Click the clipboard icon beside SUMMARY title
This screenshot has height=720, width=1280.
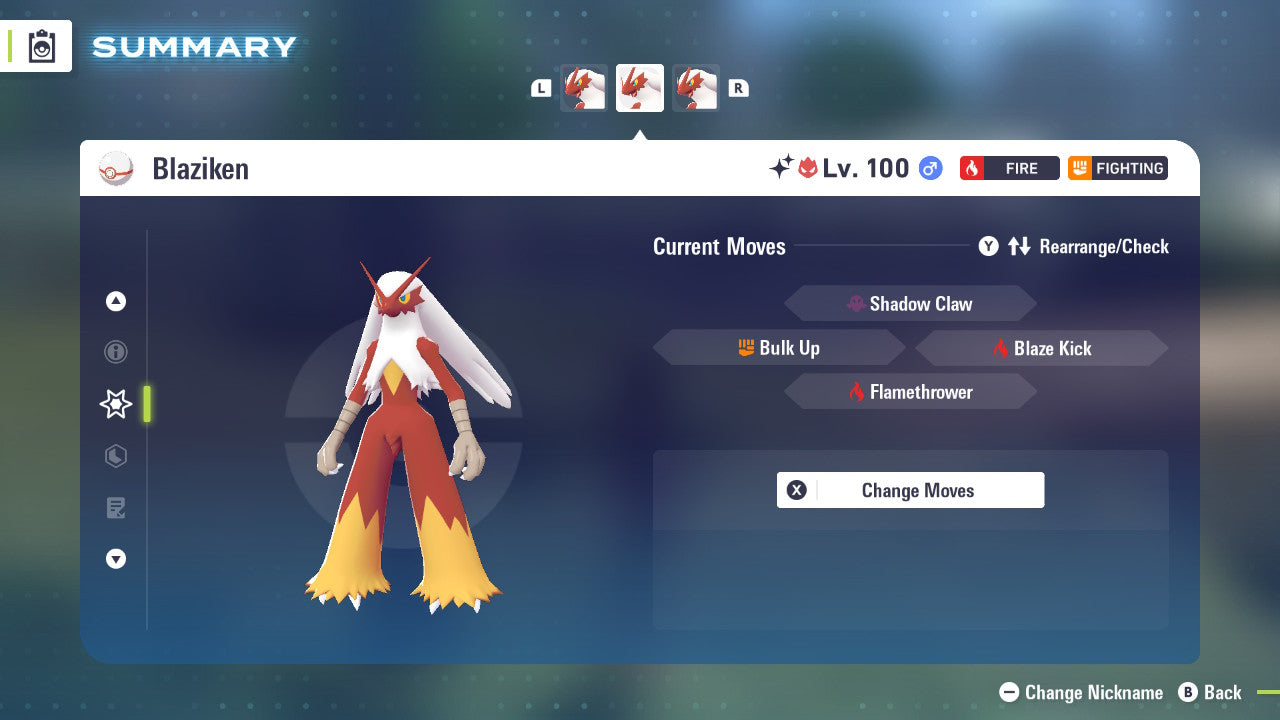click(x=42, y=46)
